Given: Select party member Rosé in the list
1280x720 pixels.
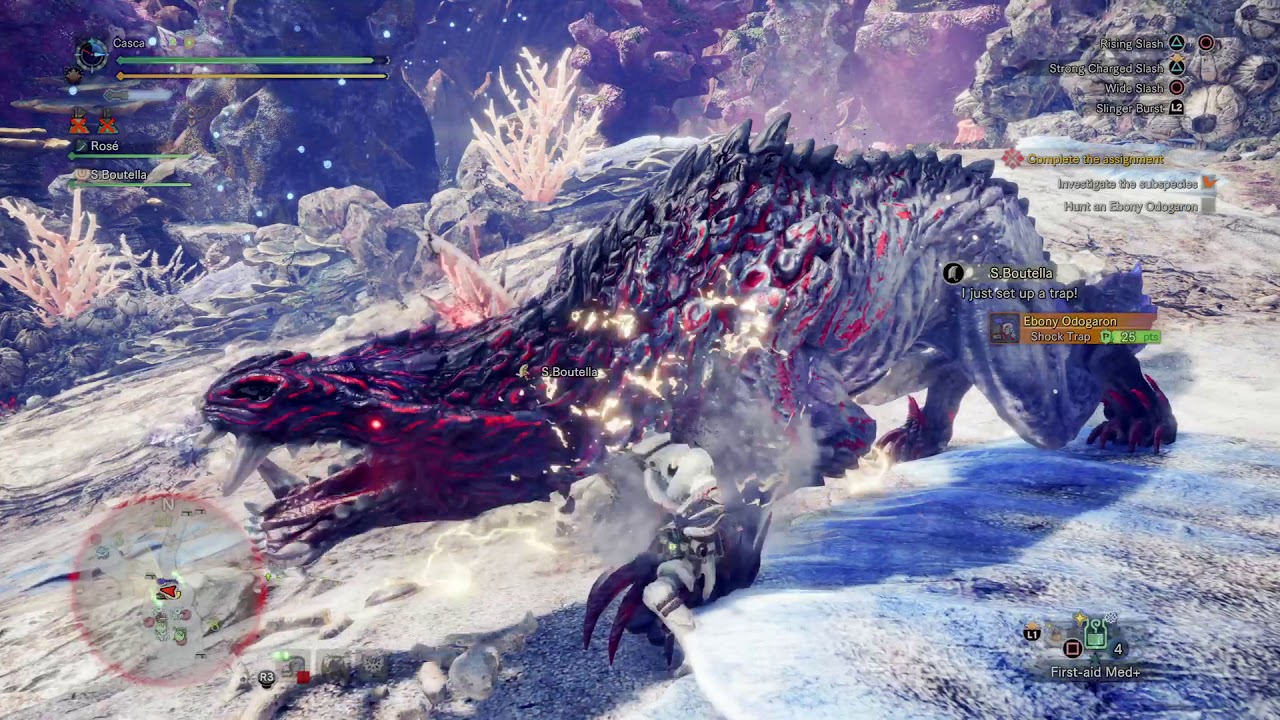Looking at the screenshot, I should [104, 146].
